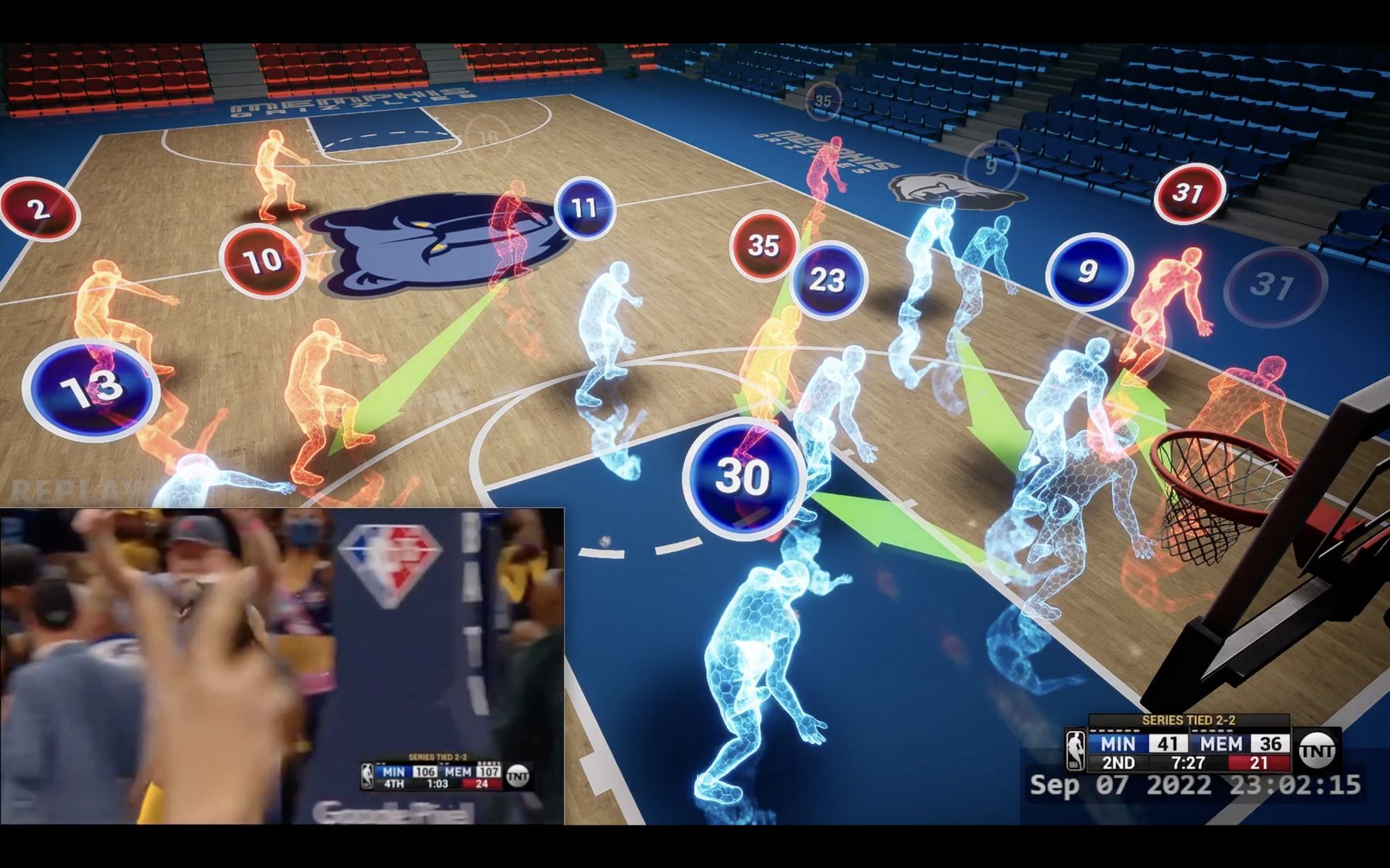Screen dimensions: 1390x868
Task: Choose the blue number 23 player marker
Action: click(827, 280)
